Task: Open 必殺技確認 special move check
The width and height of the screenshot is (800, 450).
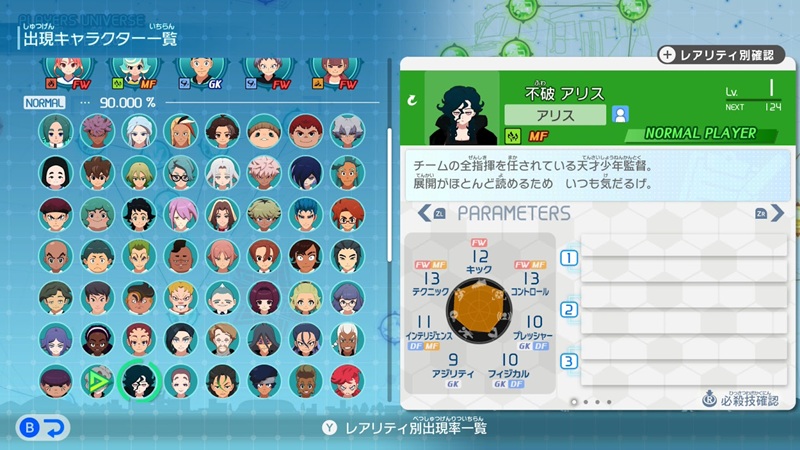Action: pos(740,401)
